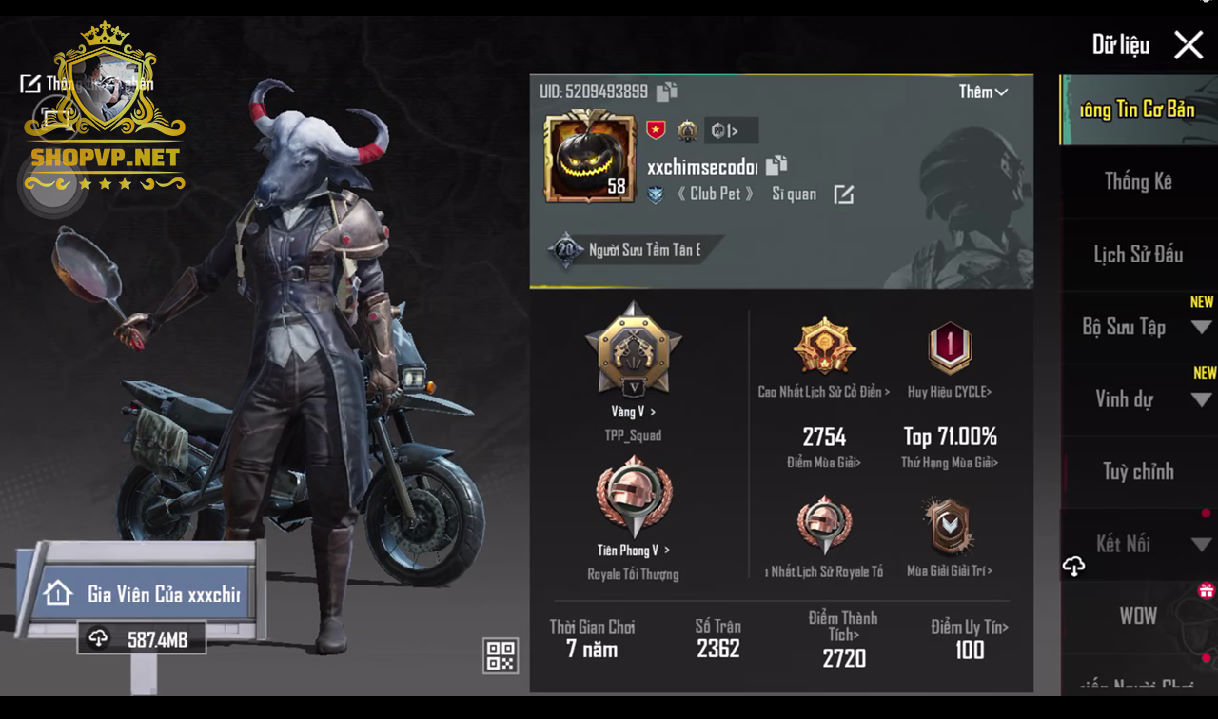Image resolution: width=1218 pixels, height=719 pixels.
Task: Open the Lịch Sử Đấu tab
Action: tap(1138, 255)
